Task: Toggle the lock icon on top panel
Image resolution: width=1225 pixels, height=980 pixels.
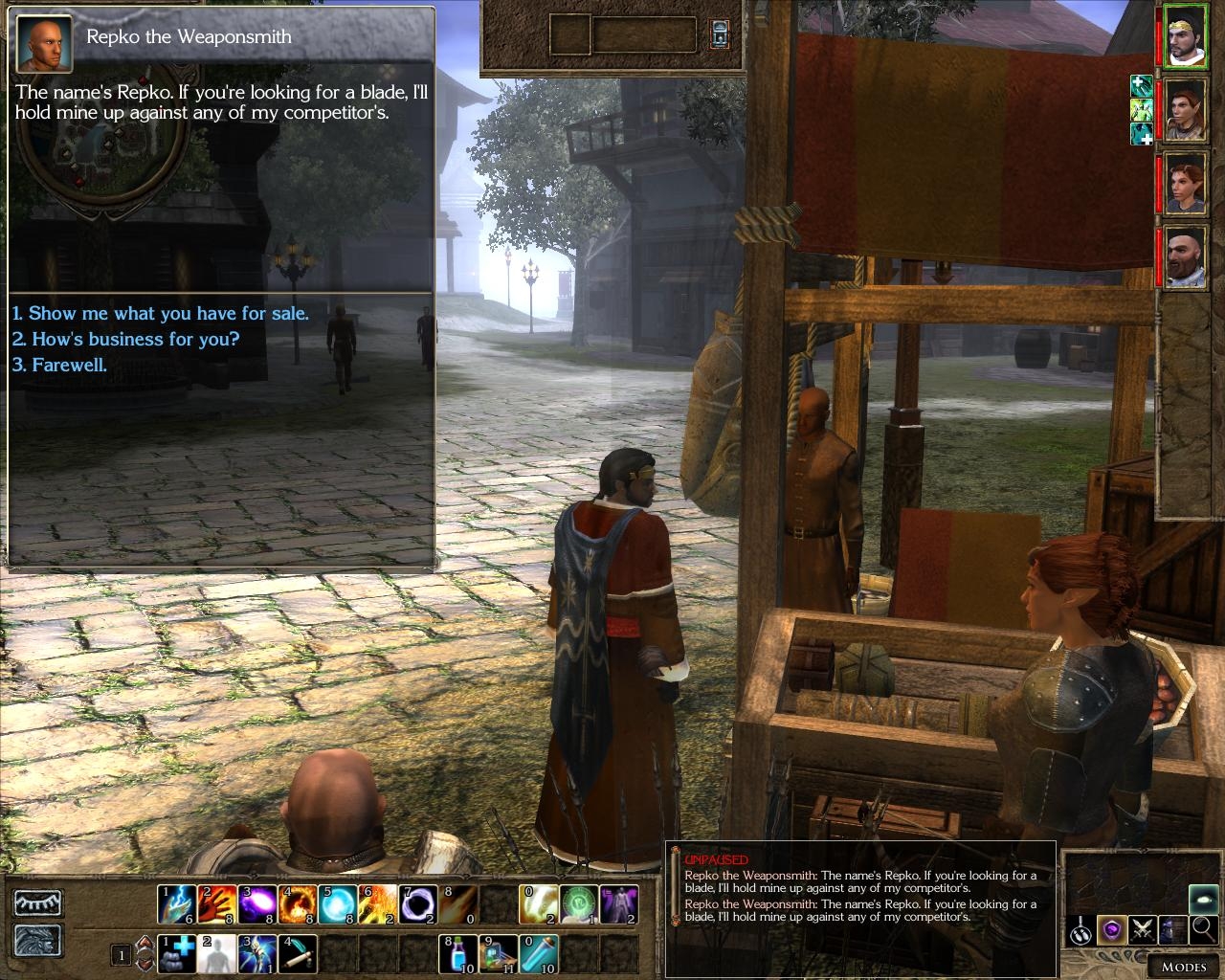Action: [720, 35]
